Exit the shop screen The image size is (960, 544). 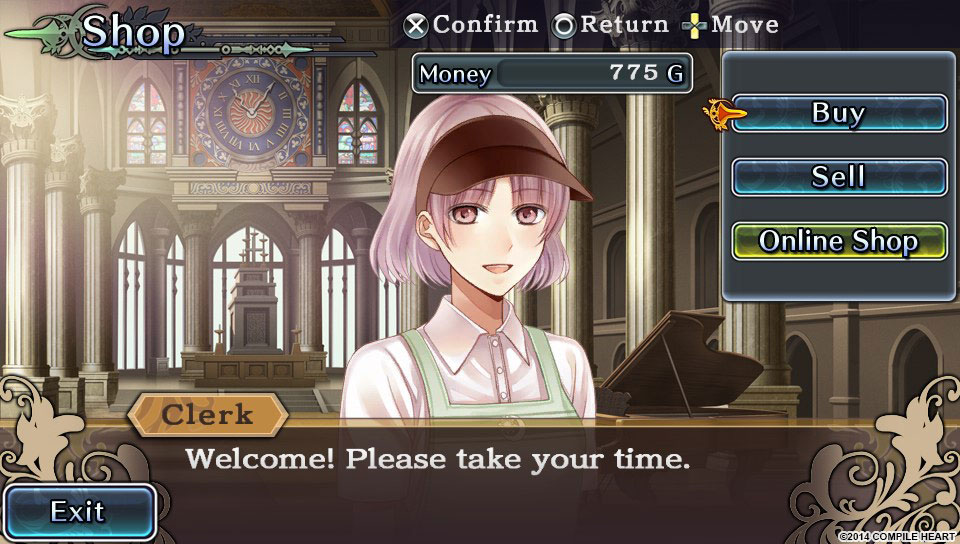(78, 512)
